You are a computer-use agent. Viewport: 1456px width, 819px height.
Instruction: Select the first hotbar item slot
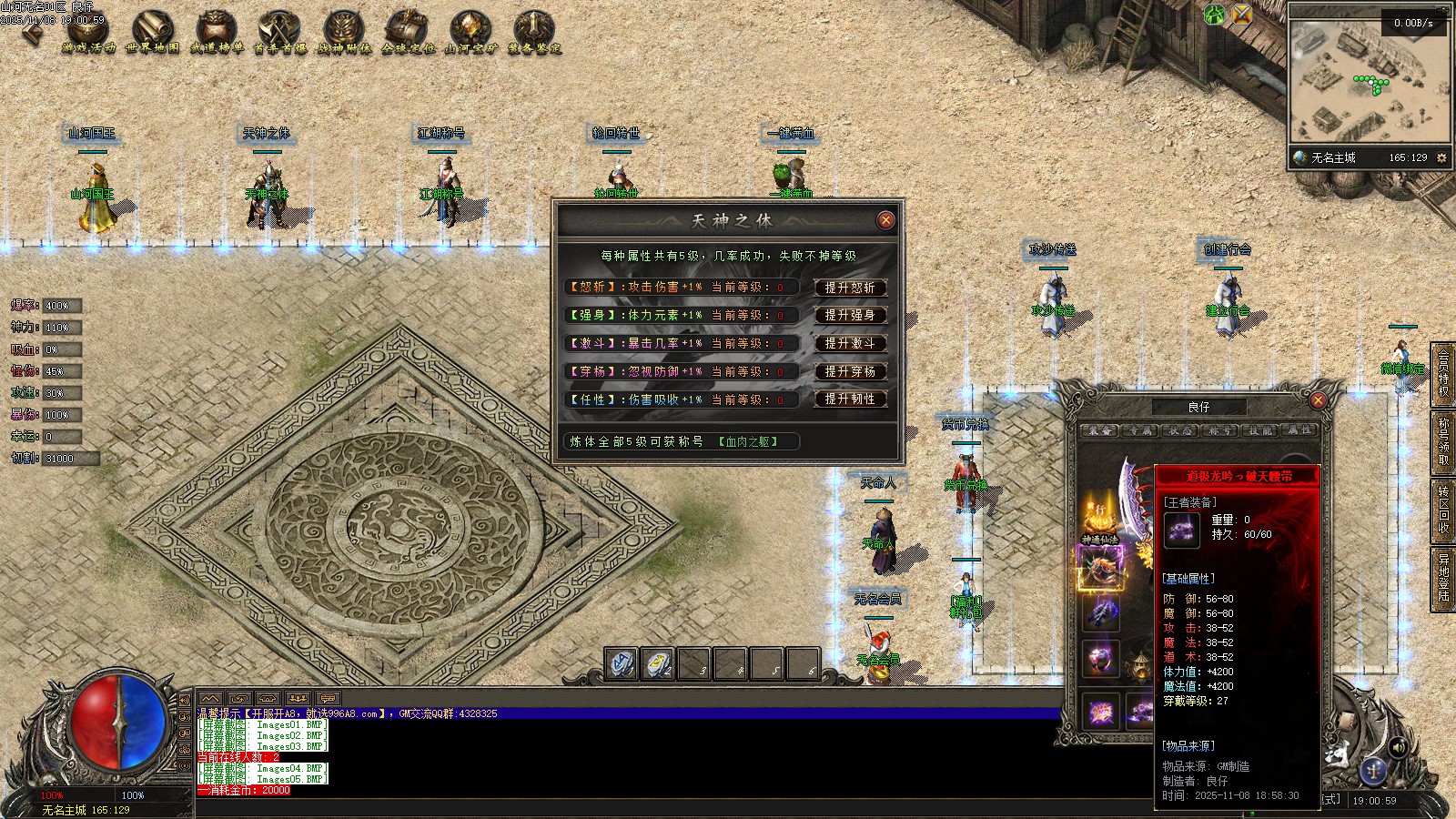click(x=622, y=664)
